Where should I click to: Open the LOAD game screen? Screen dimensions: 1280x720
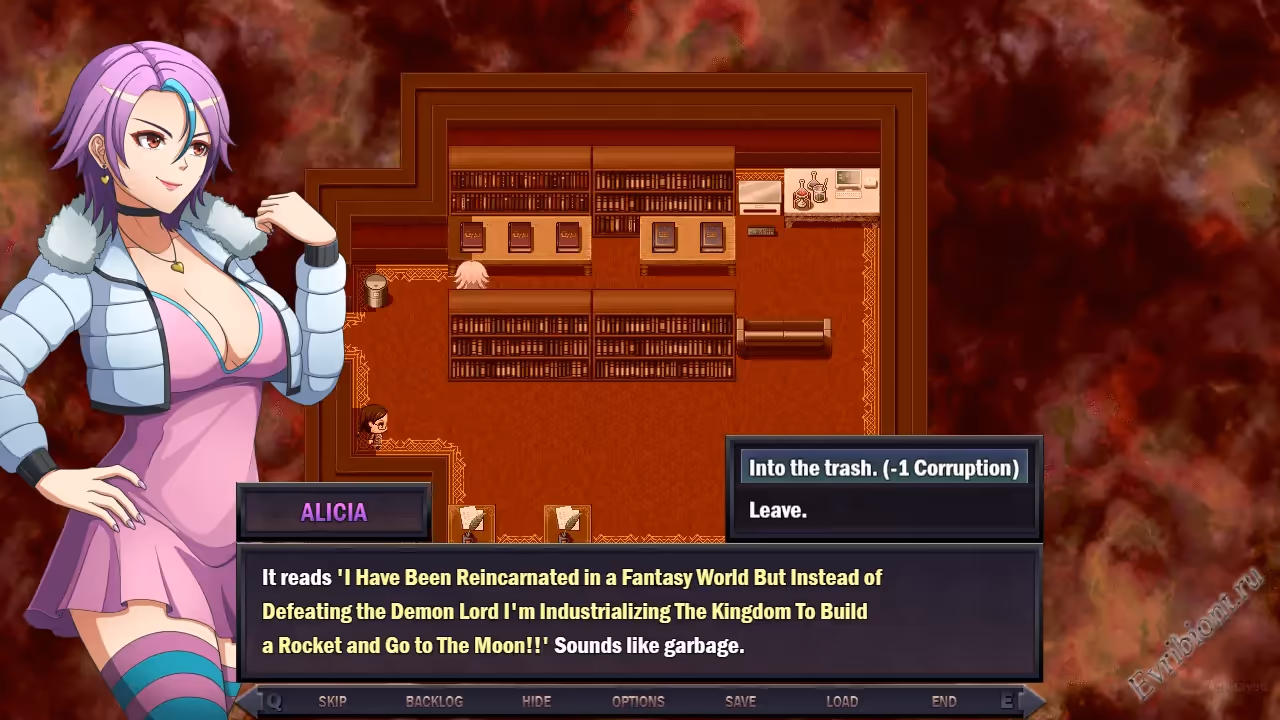[842, 701]
